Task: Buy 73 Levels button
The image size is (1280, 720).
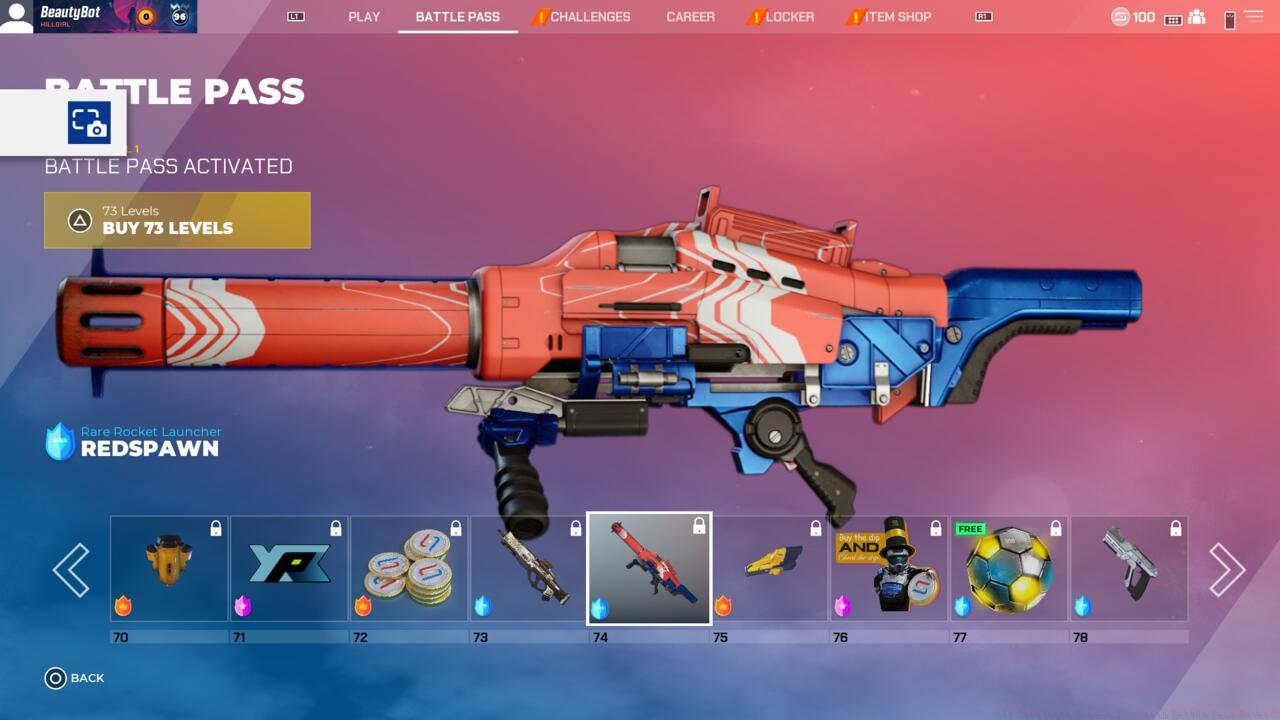Action: [177, 220]
